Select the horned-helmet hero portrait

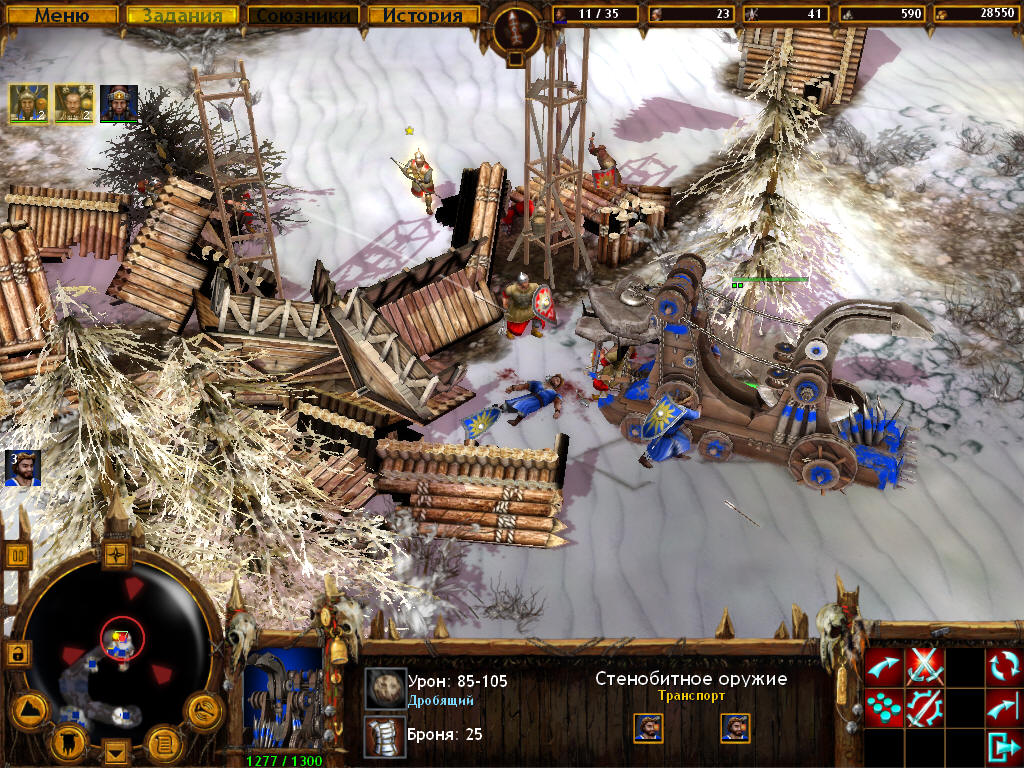(28, 103)
